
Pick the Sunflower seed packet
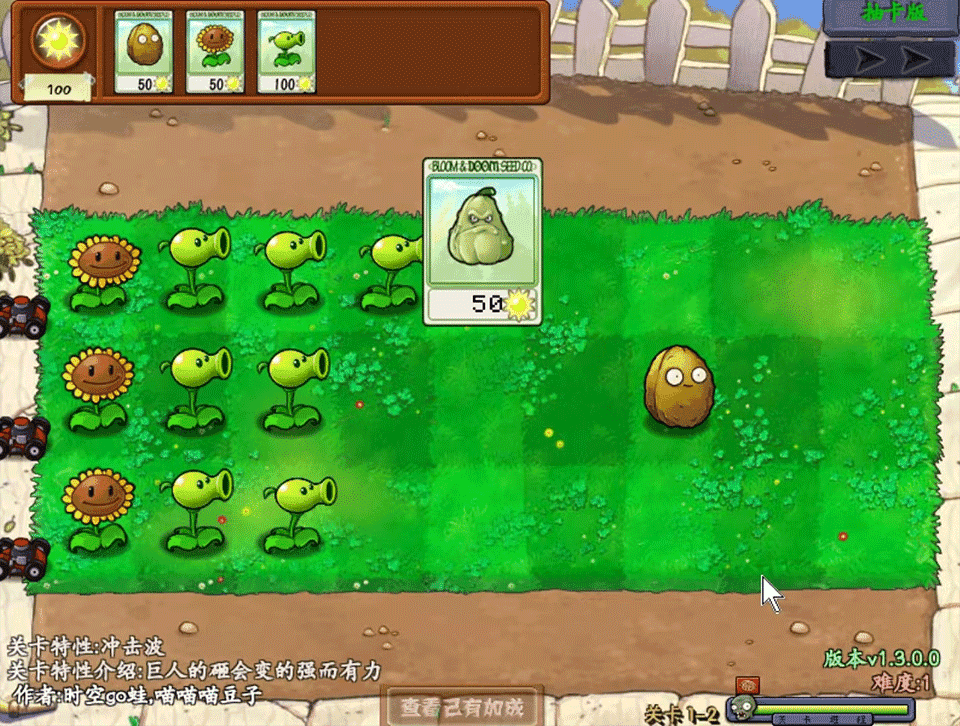[x=214, y=52]
